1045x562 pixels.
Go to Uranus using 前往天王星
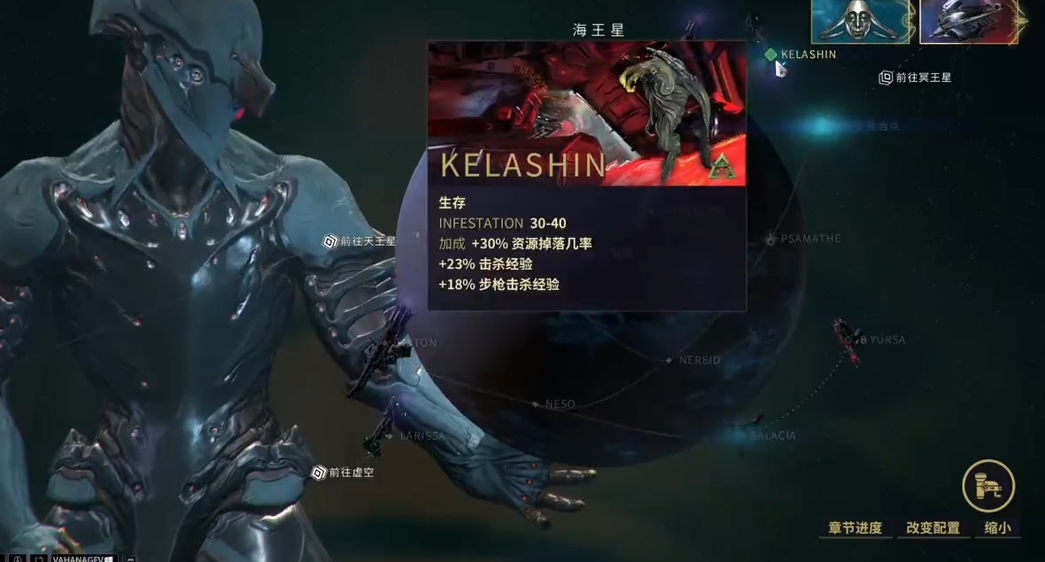[x=359, y=241]
